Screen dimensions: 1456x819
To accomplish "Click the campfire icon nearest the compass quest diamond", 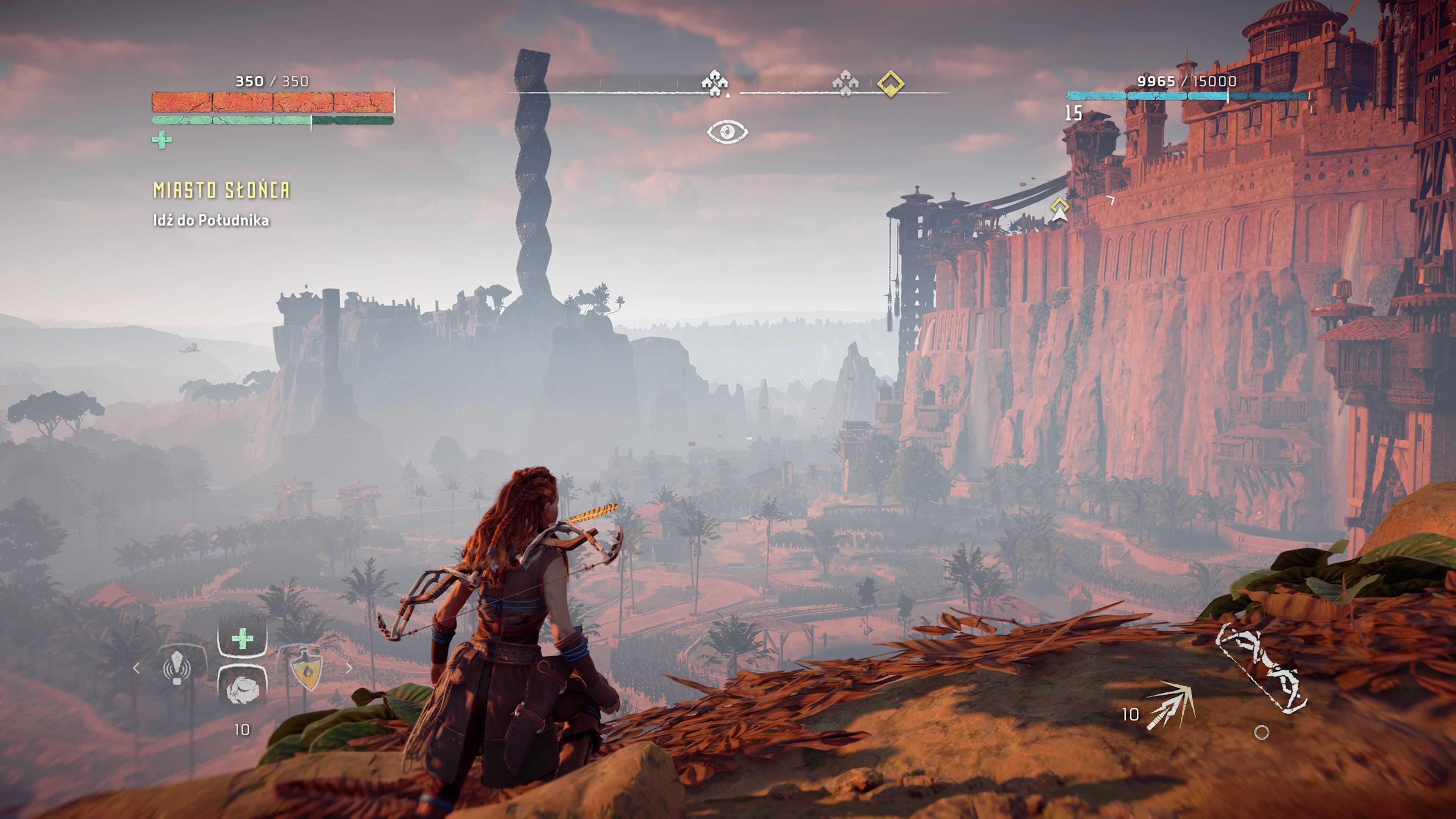I will click(845, 84).
